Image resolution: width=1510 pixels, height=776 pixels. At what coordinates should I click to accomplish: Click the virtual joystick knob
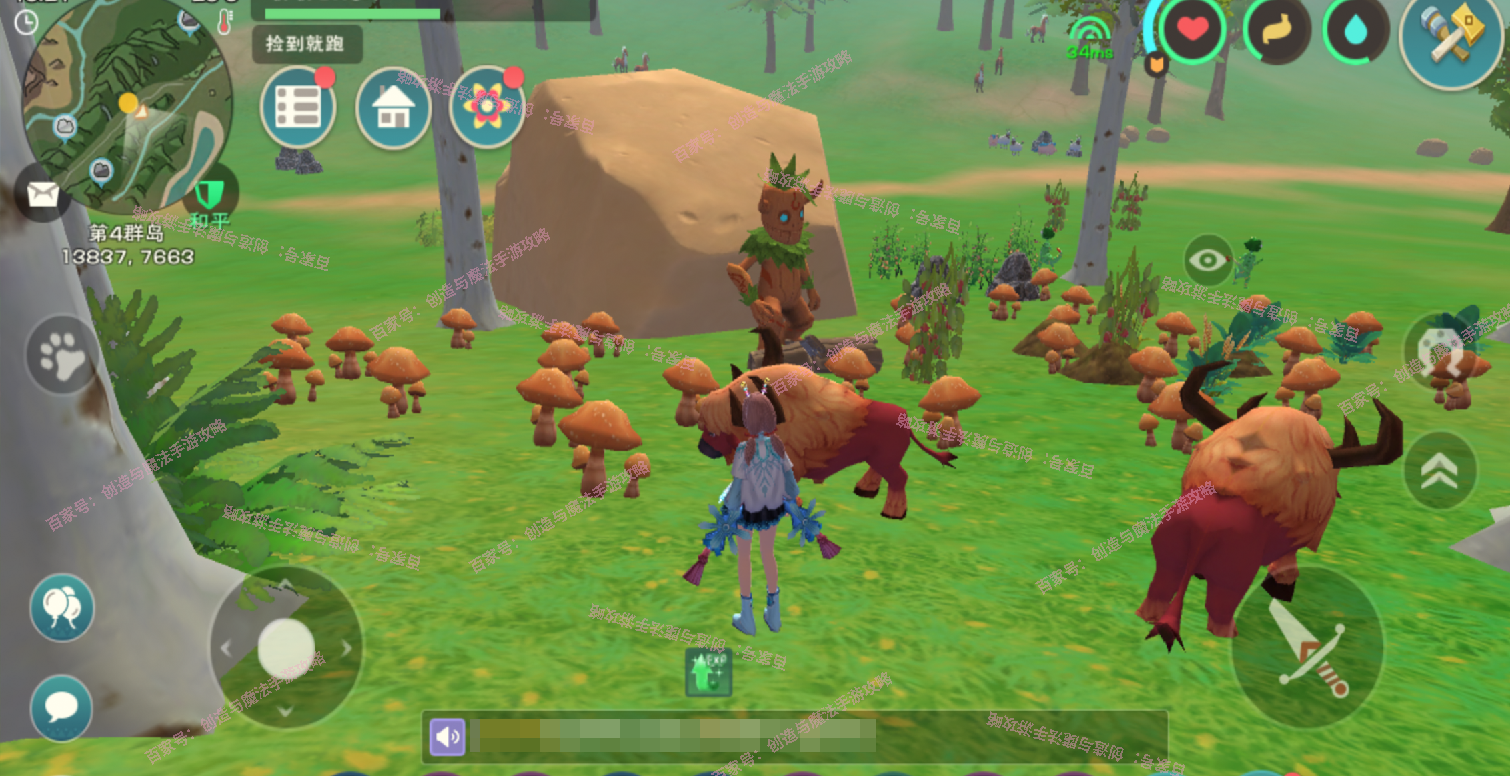coord(286,647)
